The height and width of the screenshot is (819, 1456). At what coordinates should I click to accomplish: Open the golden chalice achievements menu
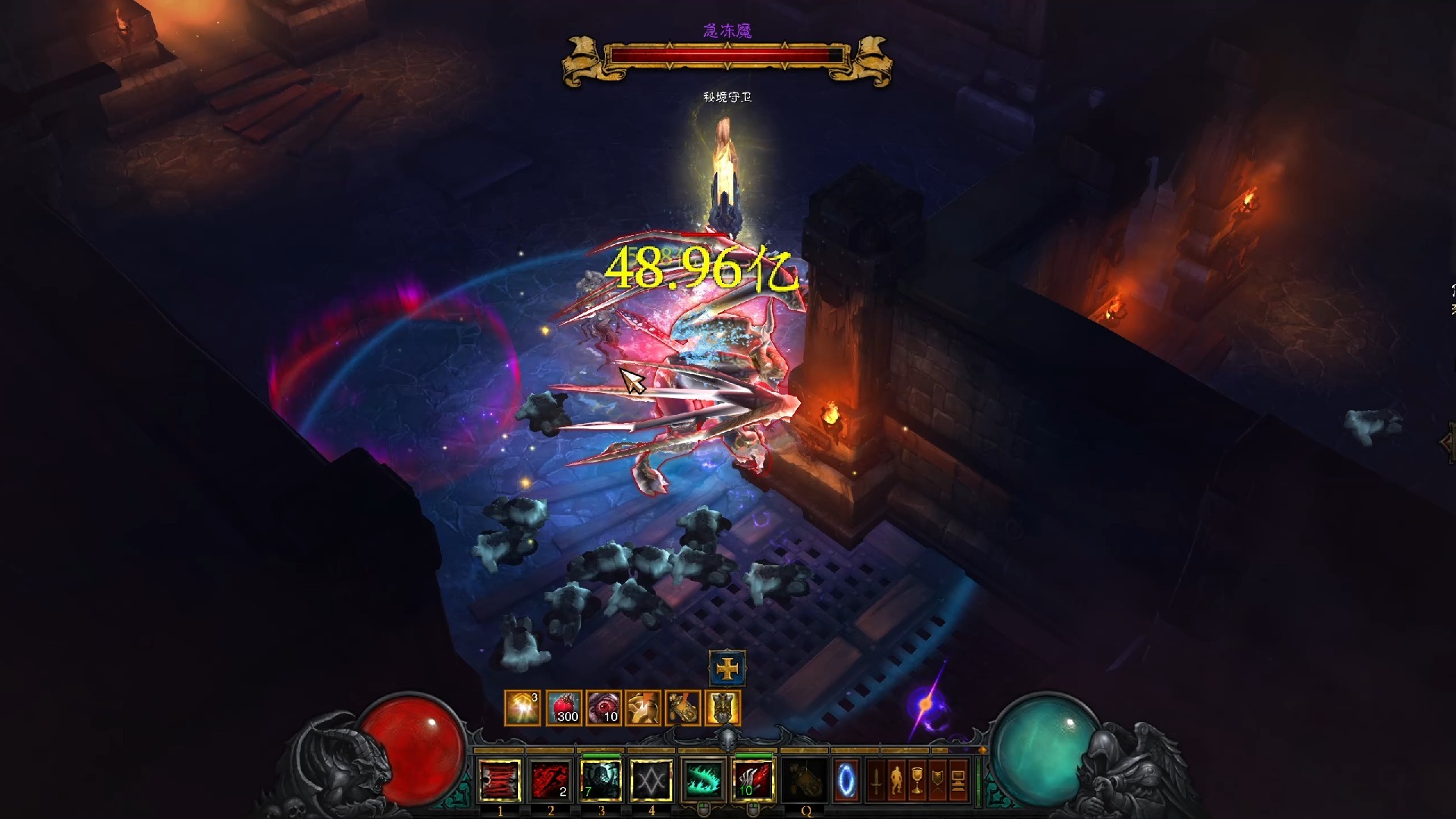[917, 780]
